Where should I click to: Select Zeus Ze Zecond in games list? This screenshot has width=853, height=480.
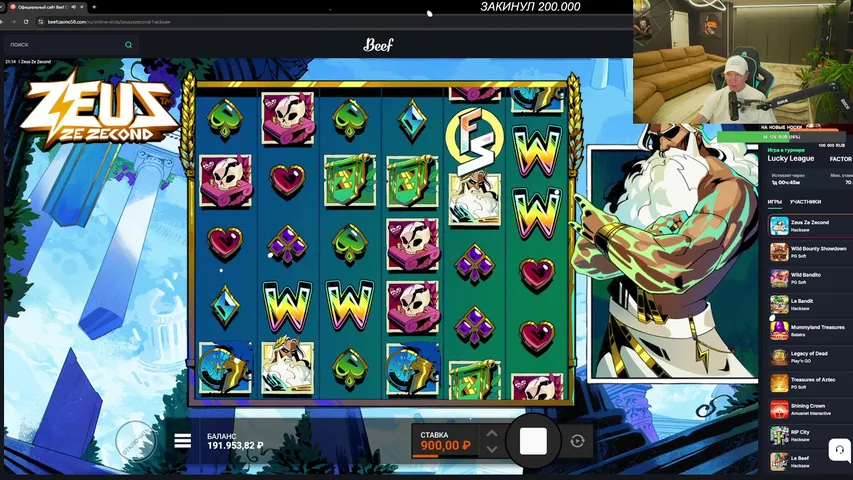[808, 225]
